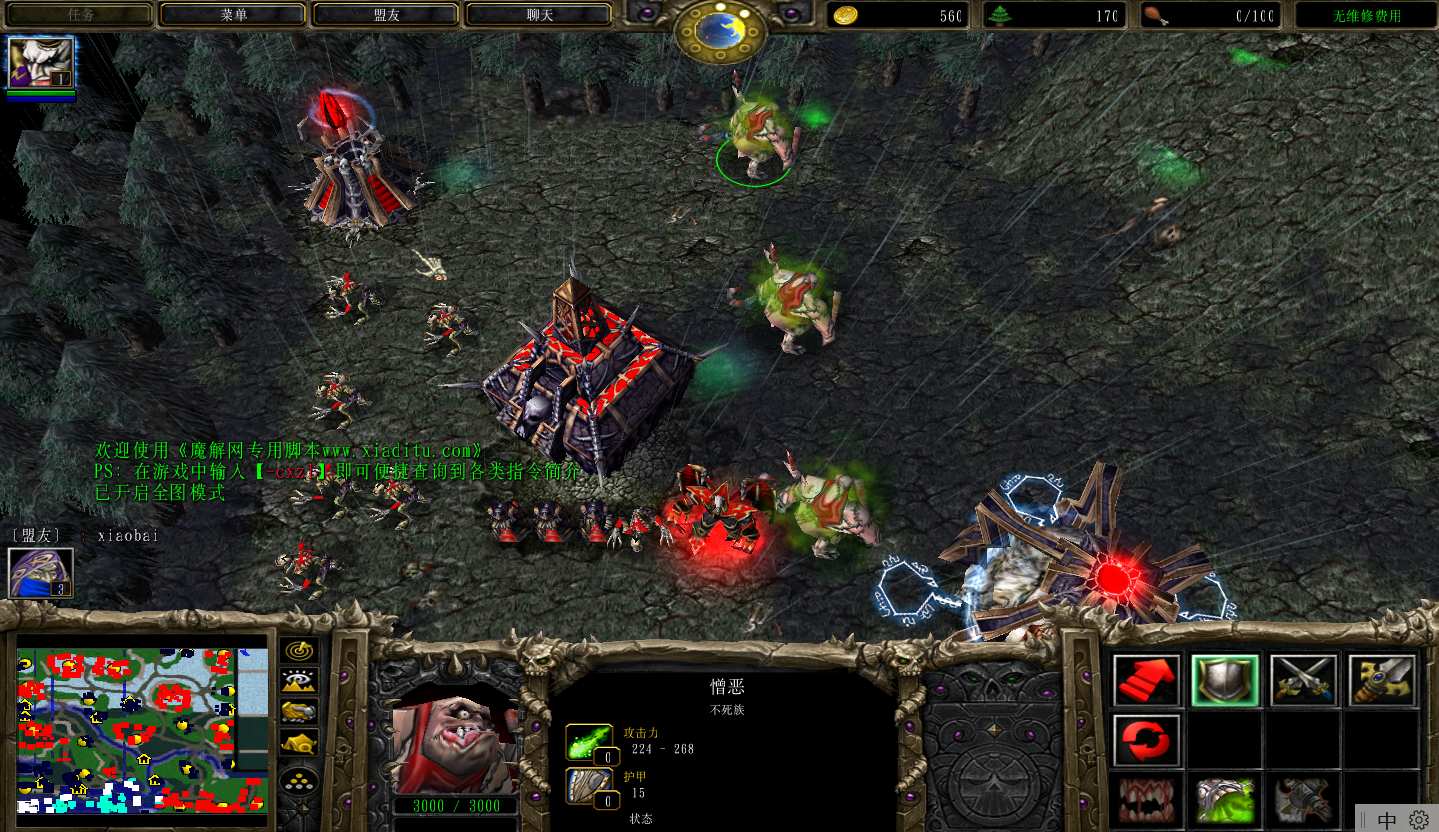Activate the minimap signal ping button
Screen dimensions: 1439x832
[x=299, y=651]
